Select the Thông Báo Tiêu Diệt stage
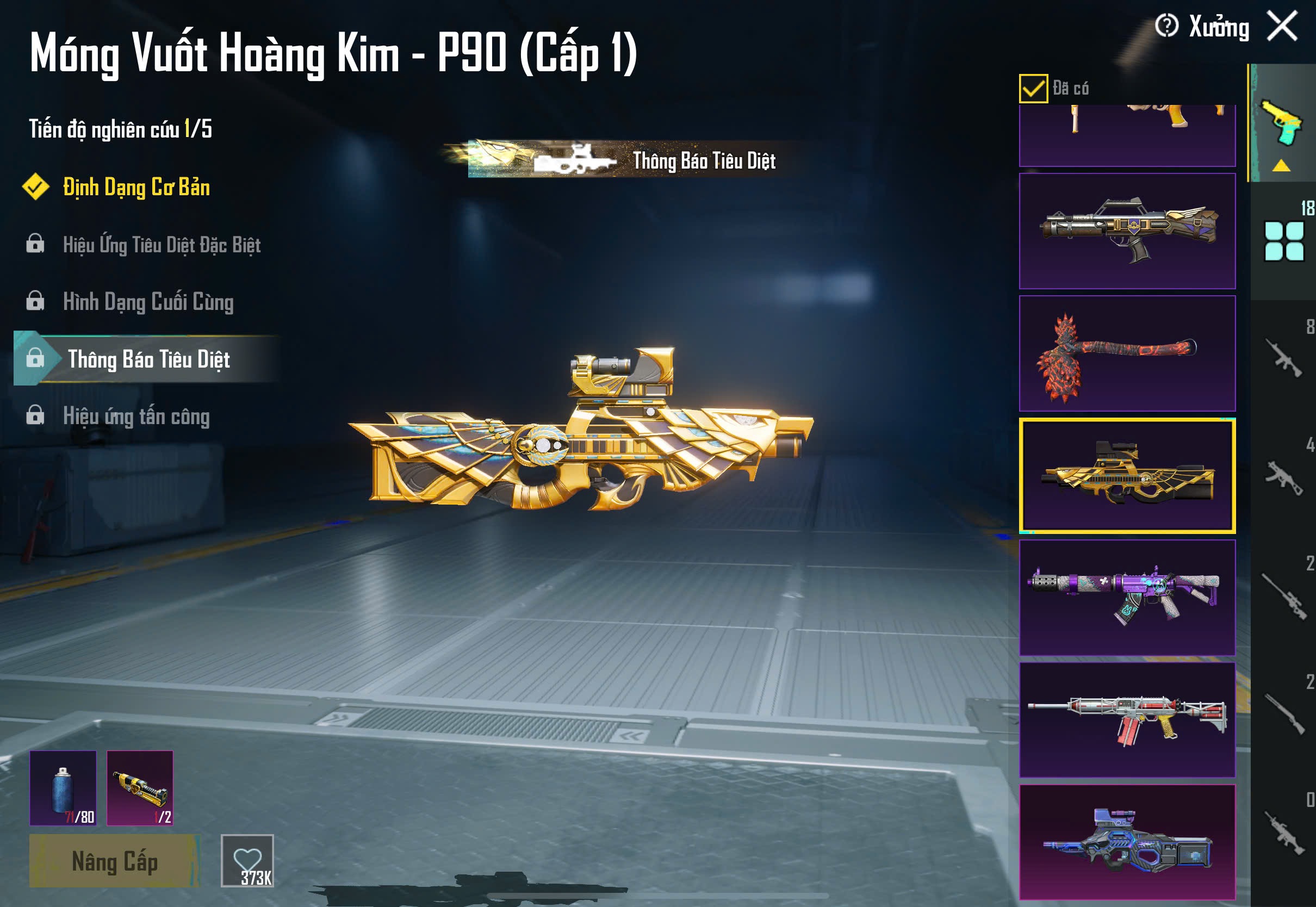 [x=148, y=359]
